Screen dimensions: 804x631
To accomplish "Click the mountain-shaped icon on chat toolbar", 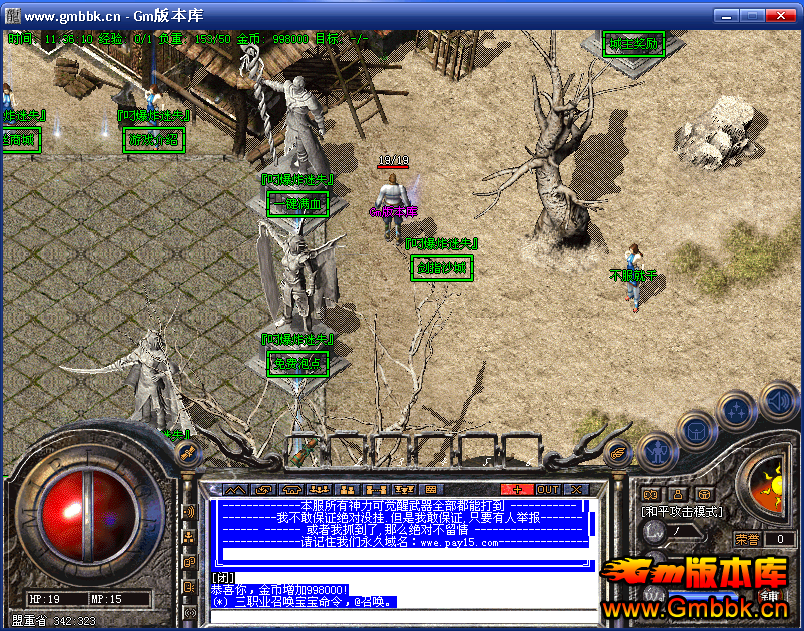I will (234, 489).
